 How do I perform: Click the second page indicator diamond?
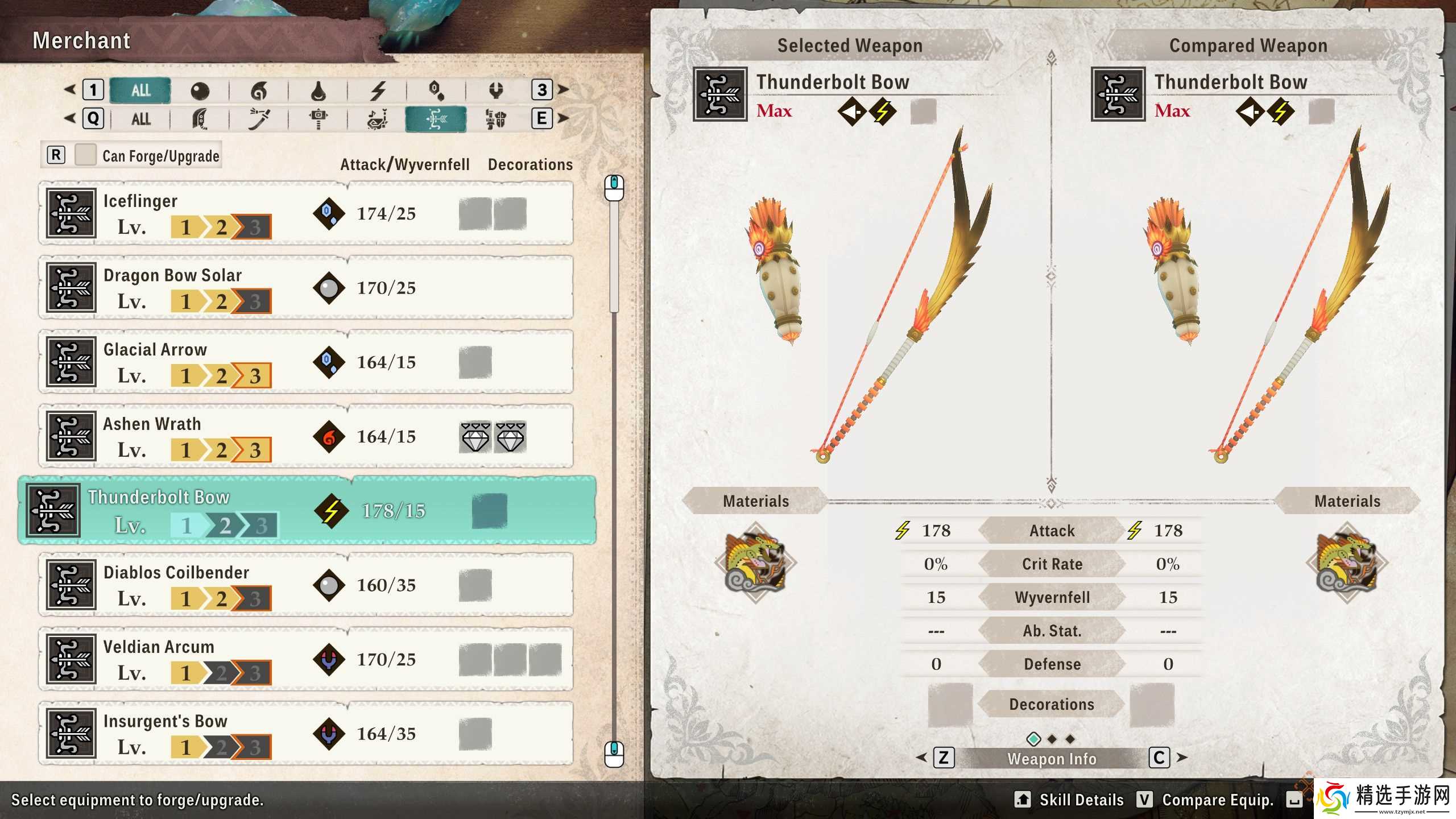coord(1052,738)
